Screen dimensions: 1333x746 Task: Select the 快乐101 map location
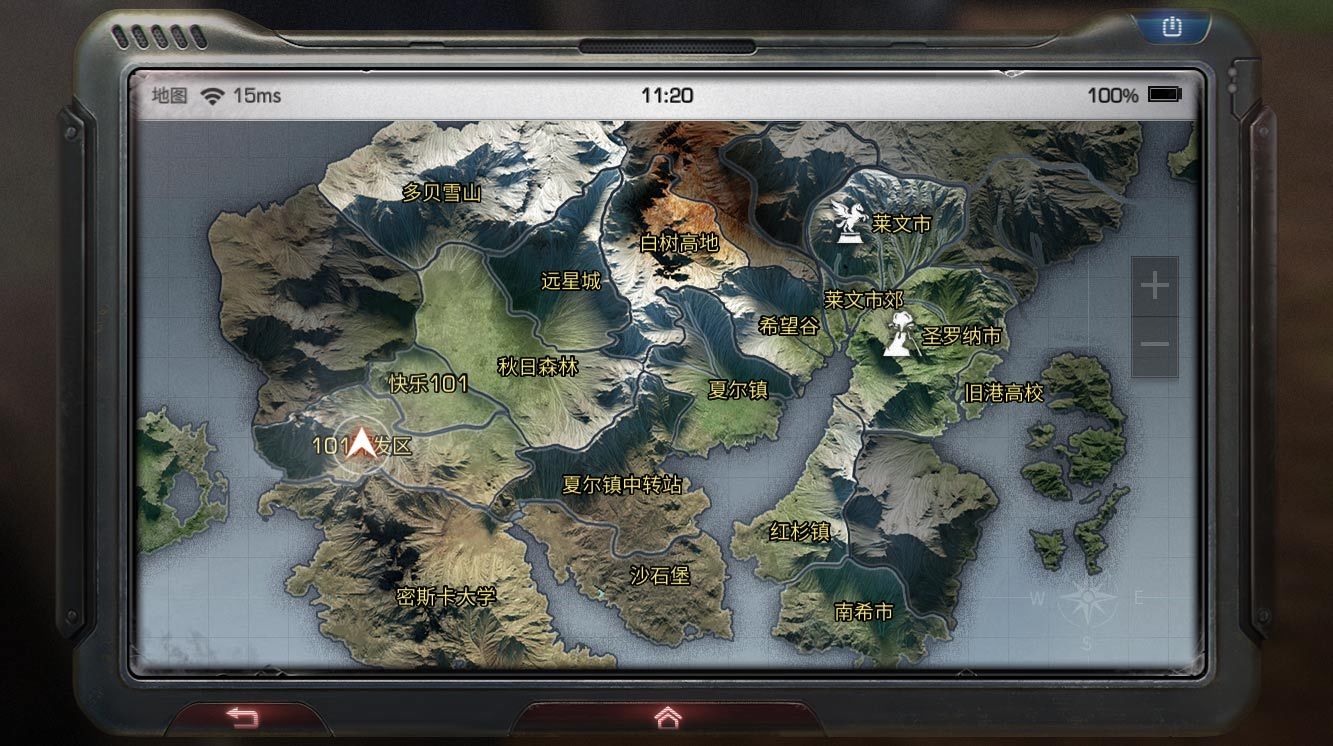tap(428, 385)
